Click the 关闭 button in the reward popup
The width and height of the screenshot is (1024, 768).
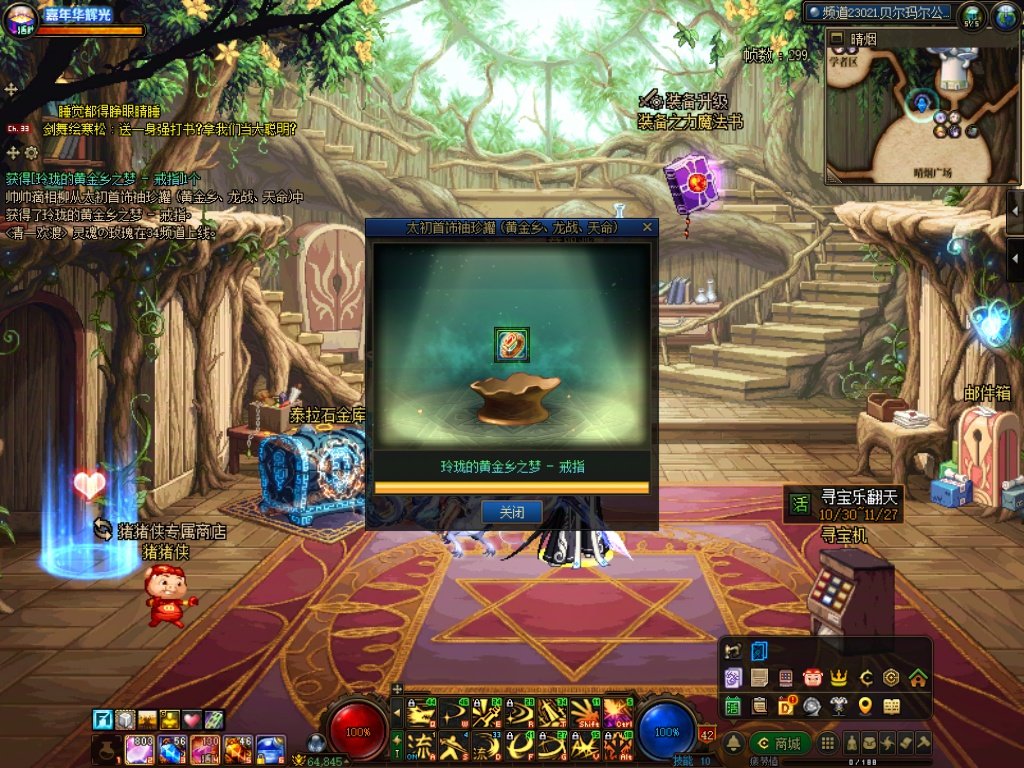tap(511, 512)
